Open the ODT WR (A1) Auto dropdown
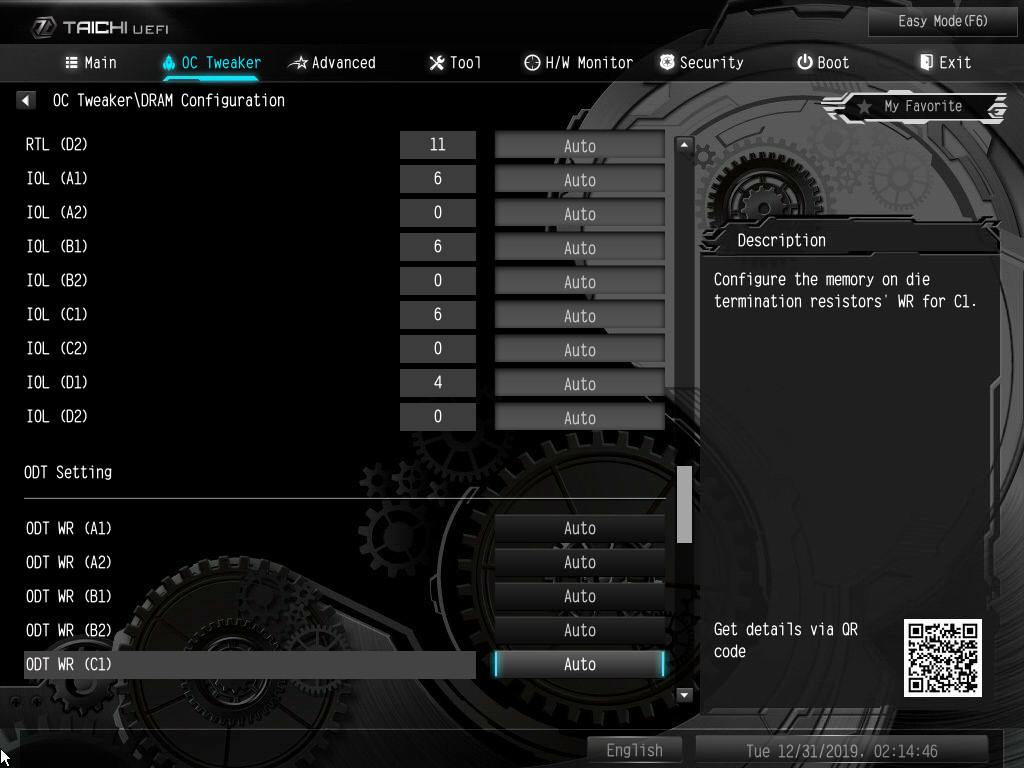The width and height of the screenshot is (1024, 768). [579, 528]
